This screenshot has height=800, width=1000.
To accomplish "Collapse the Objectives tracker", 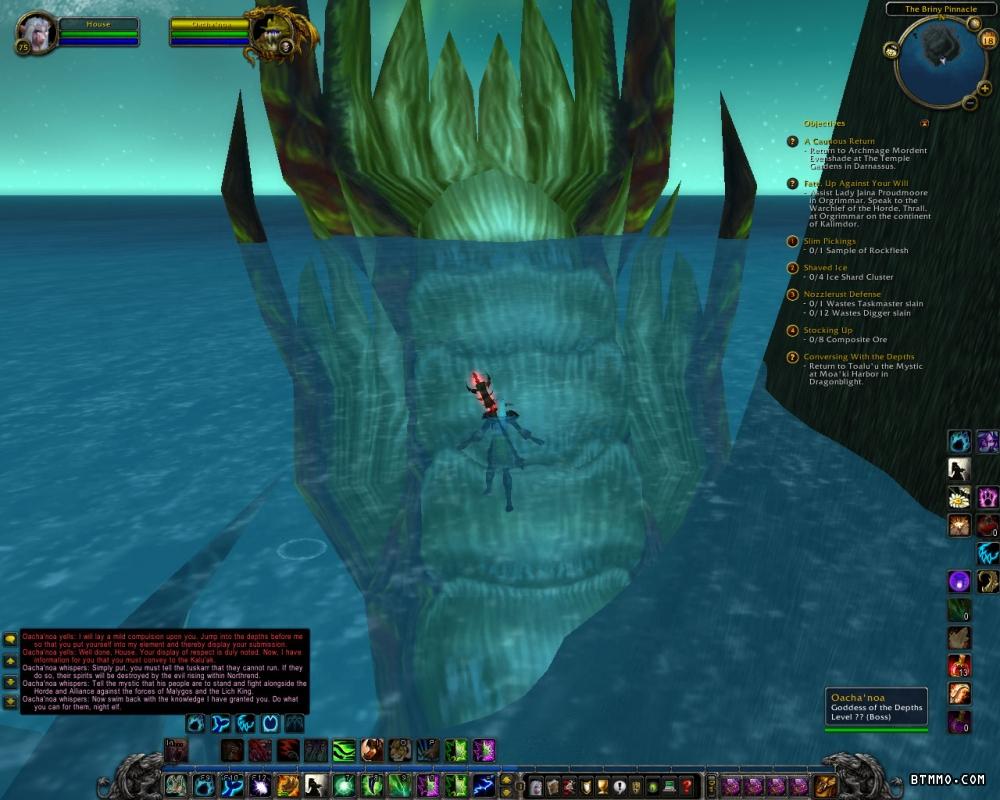I will pyautogui.click(x=925, y=123).
